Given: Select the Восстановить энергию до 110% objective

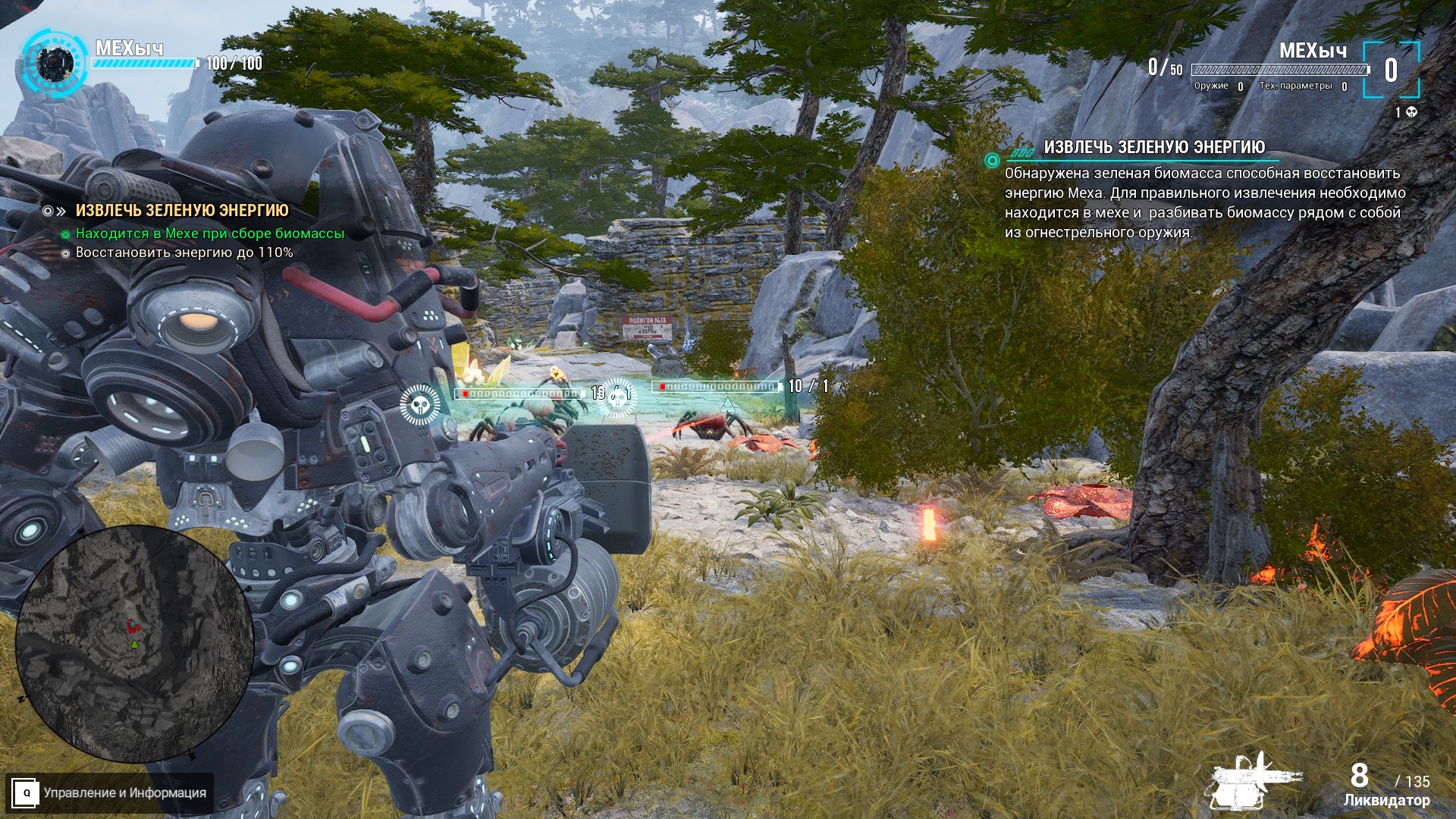Looking at the screenshot, I should (184, 253).
